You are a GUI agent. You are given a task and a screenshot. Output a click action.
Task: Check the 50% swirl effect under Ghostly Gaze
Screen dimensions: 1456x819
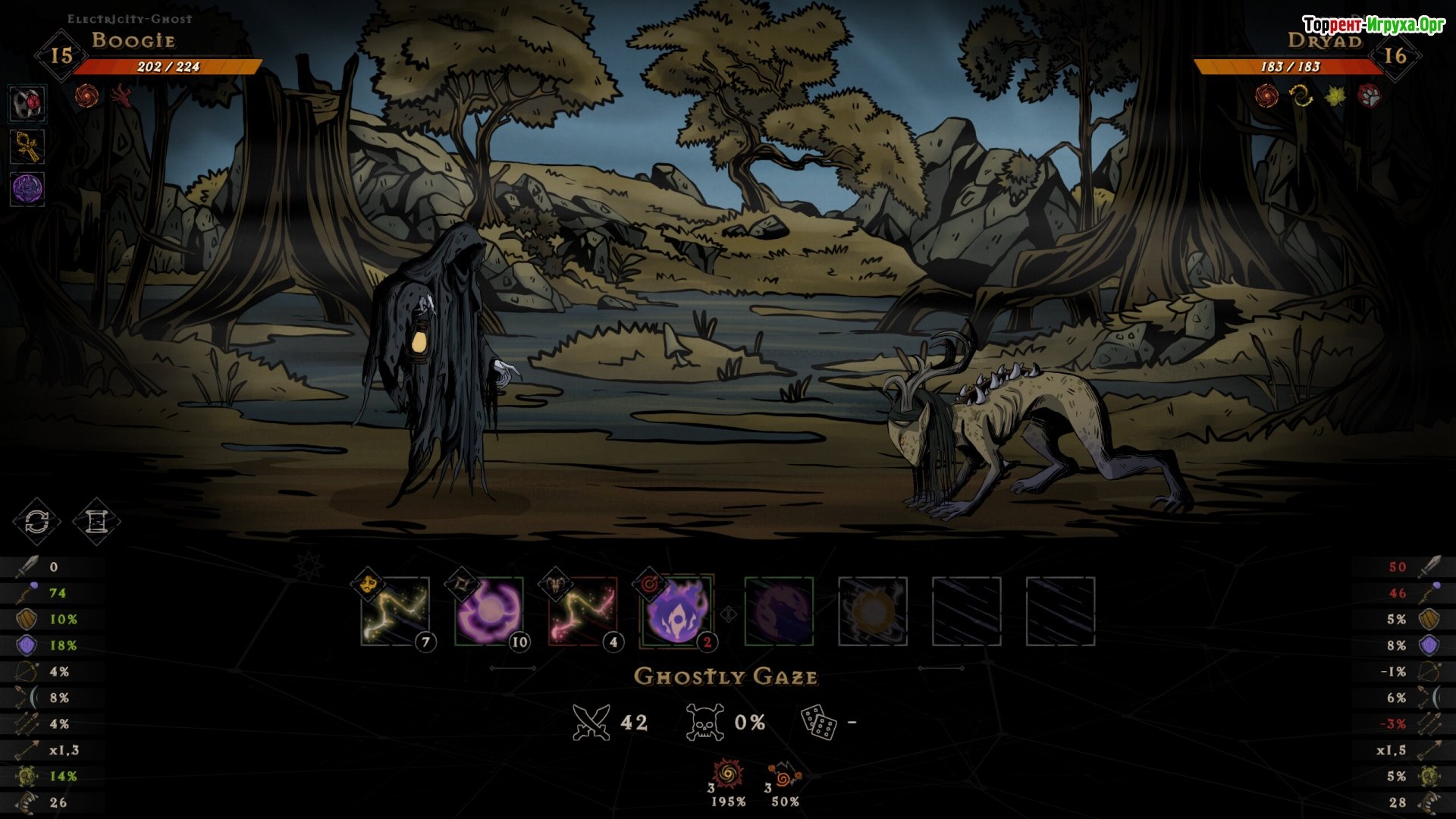[784, 777]
